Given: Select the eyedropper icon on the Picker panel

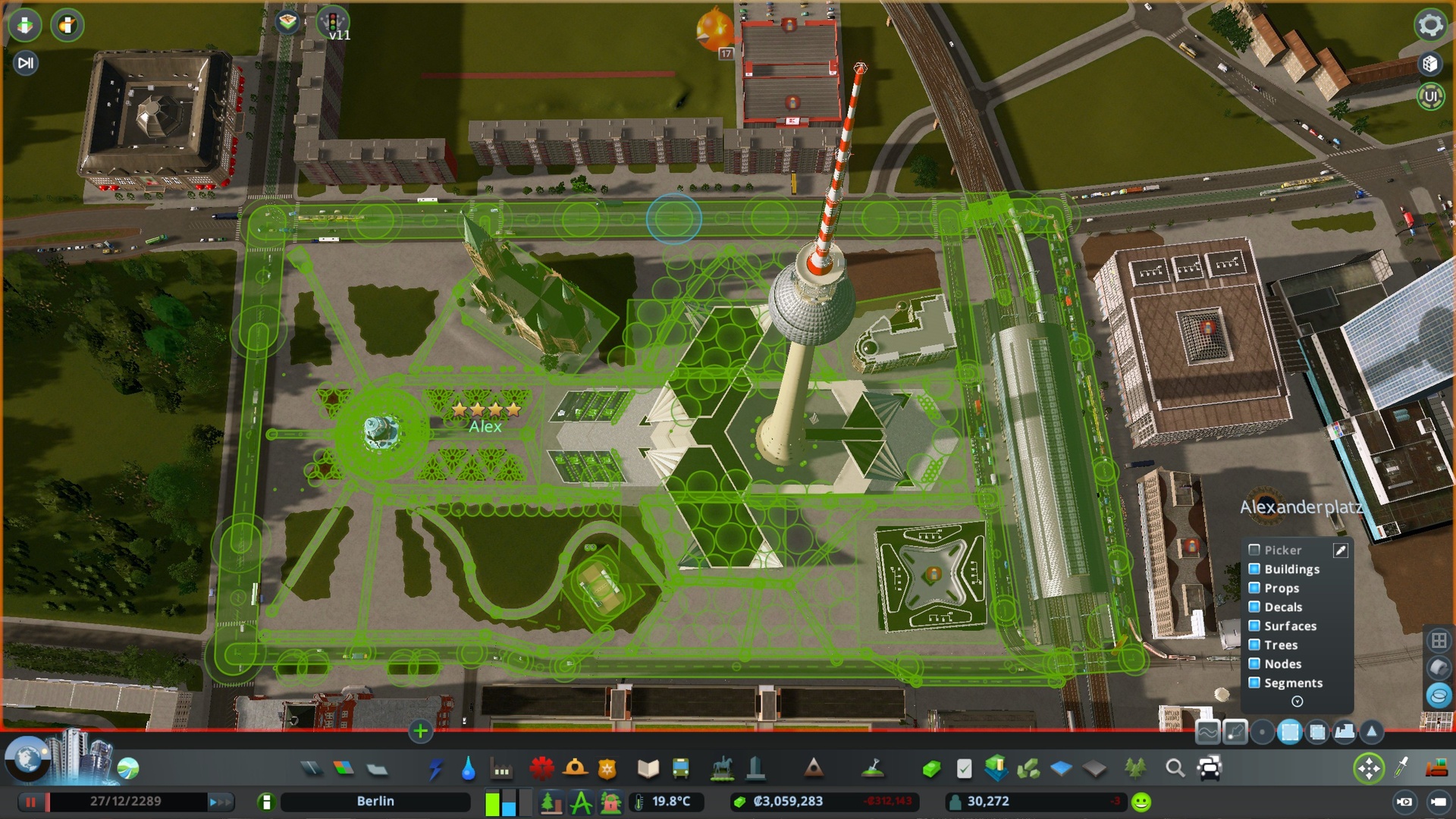Looking at the screenshot, I should [1340, 550].
